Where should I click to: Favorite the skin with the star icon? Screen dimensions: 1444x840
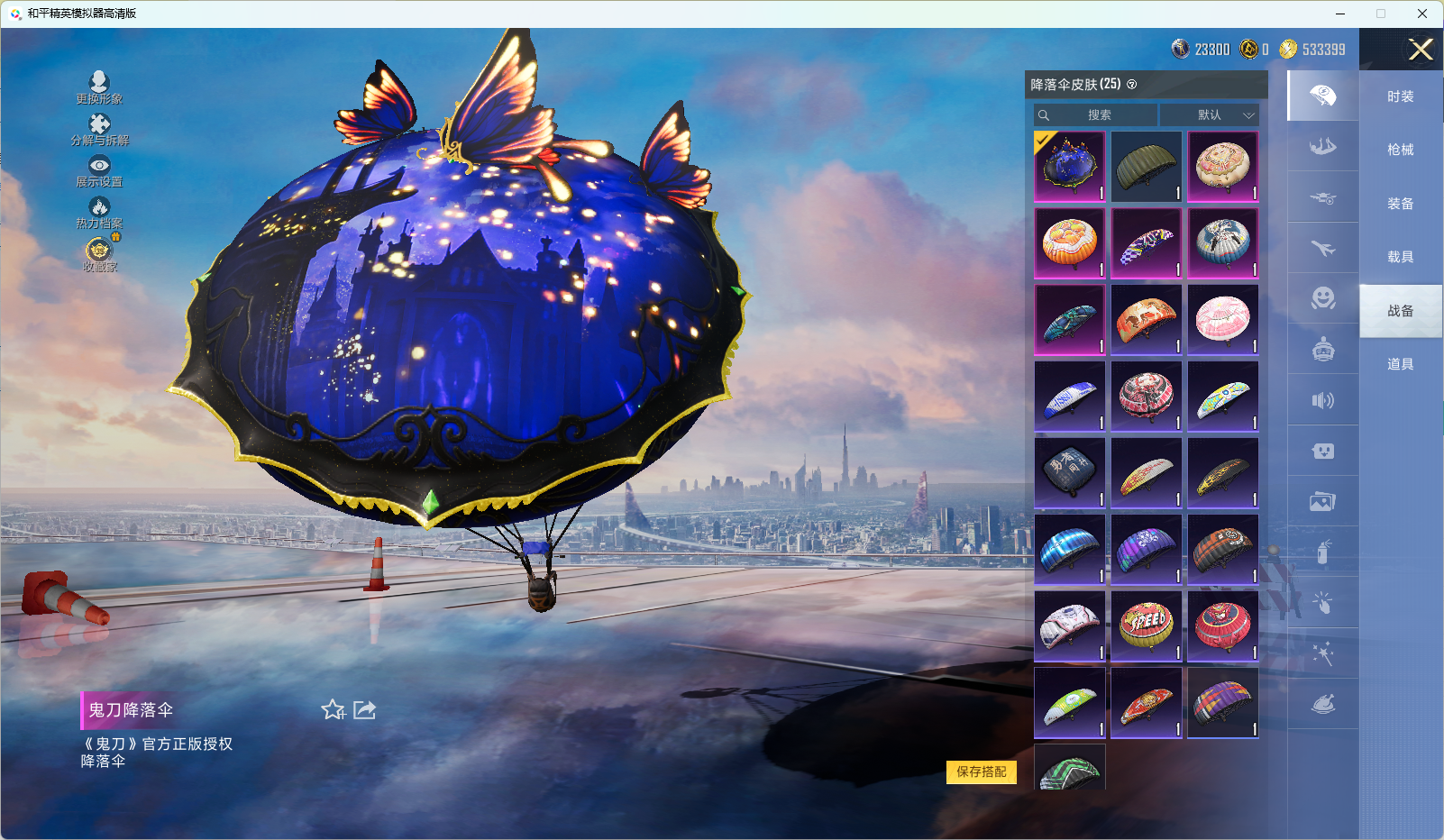[x=333, y=710]
